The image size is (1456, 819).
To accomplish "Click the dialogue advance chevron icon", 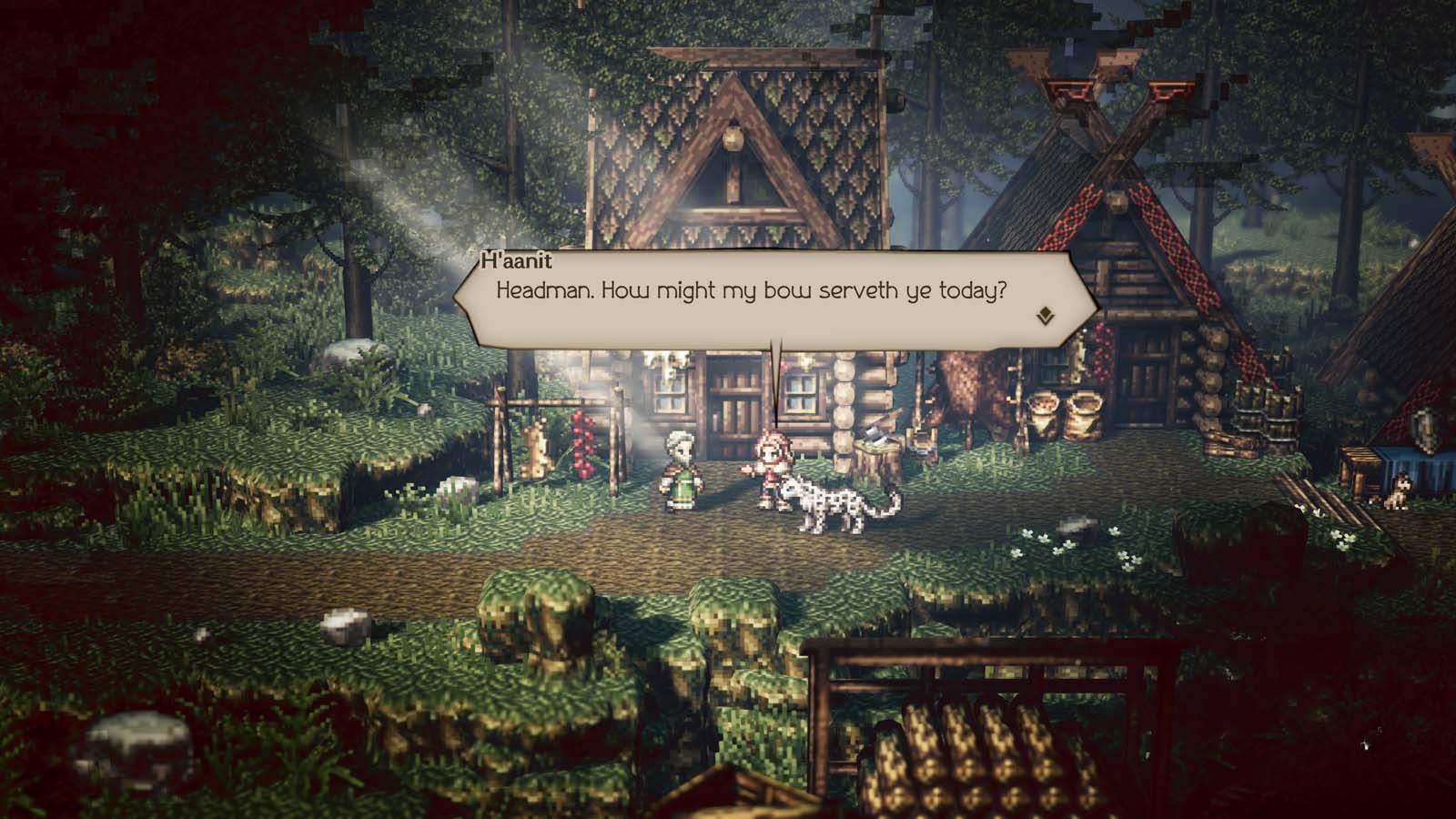I will [x=1045, y=314].
